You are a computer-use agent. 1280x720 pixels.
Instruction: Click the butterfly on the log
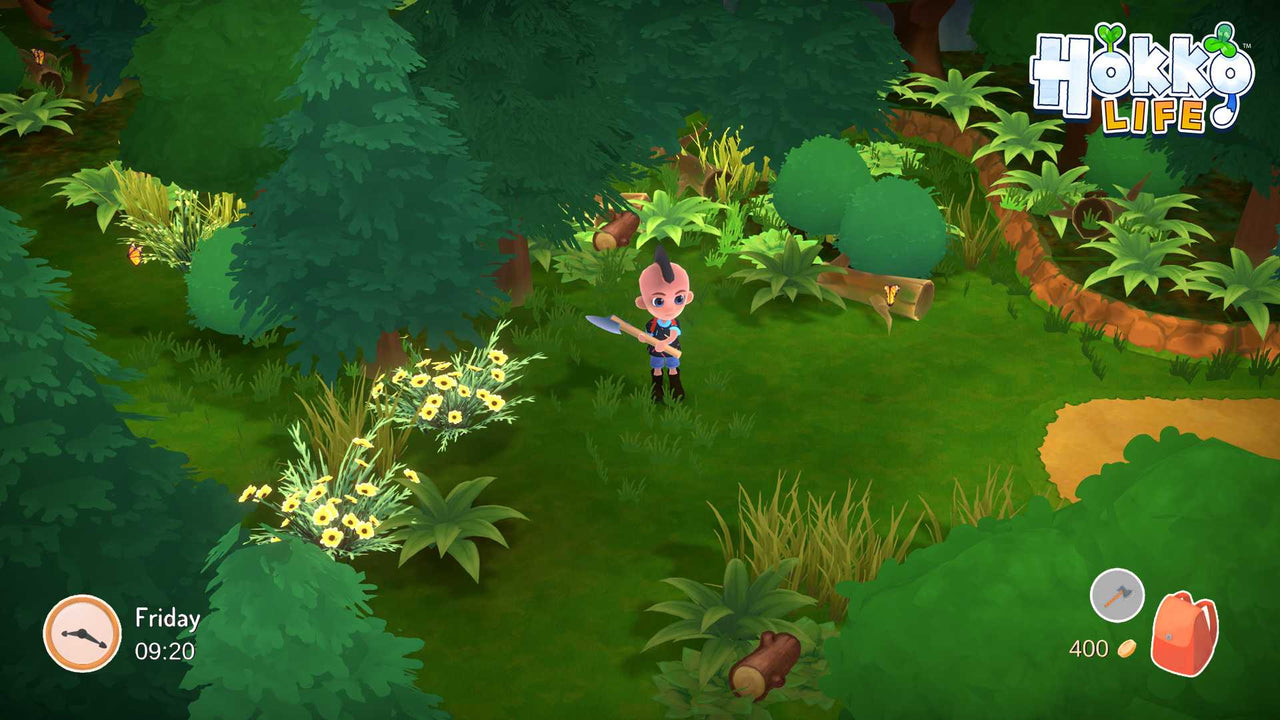pos(891,293)
